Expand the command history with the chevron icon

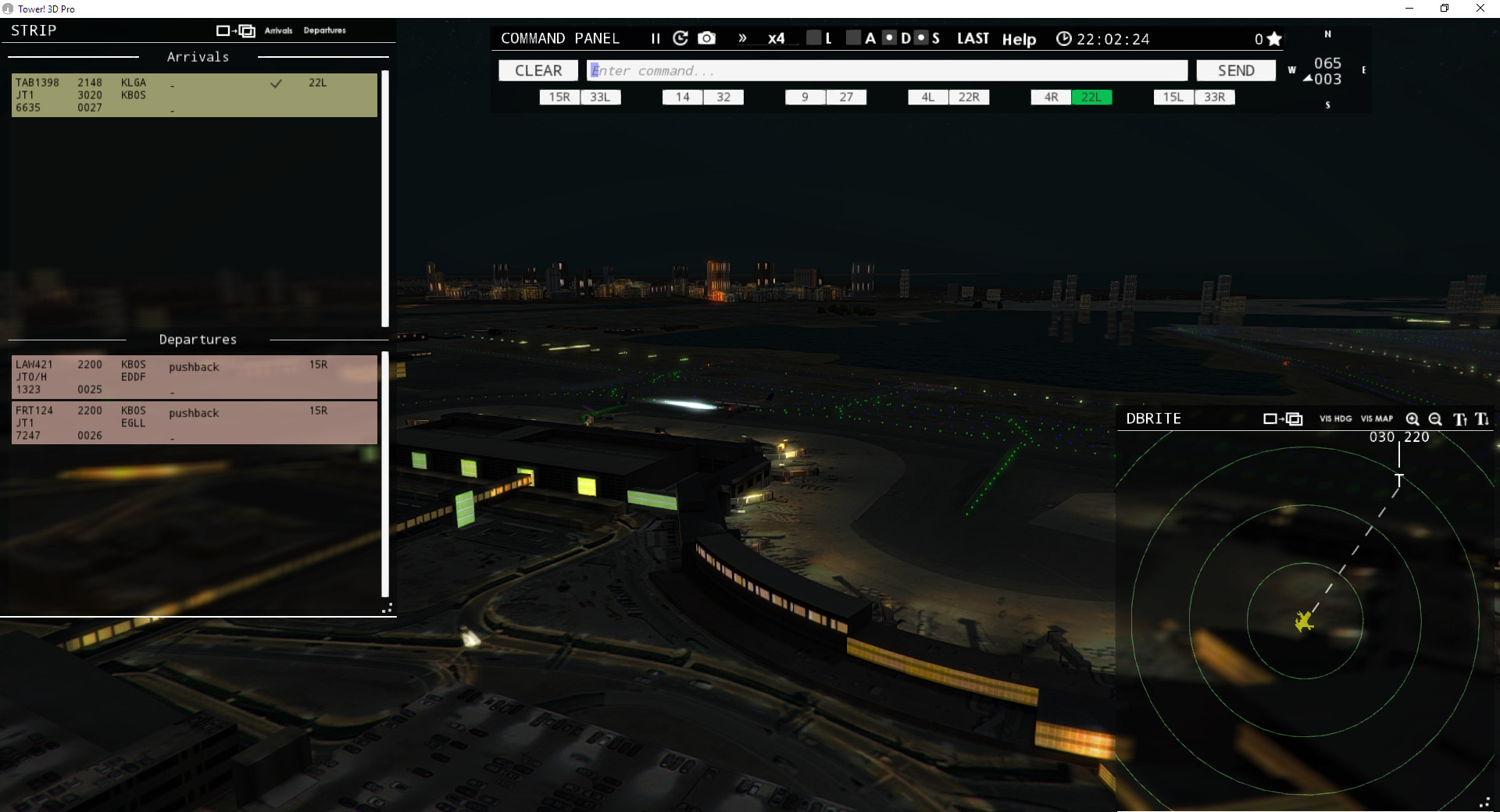[741, 37]
